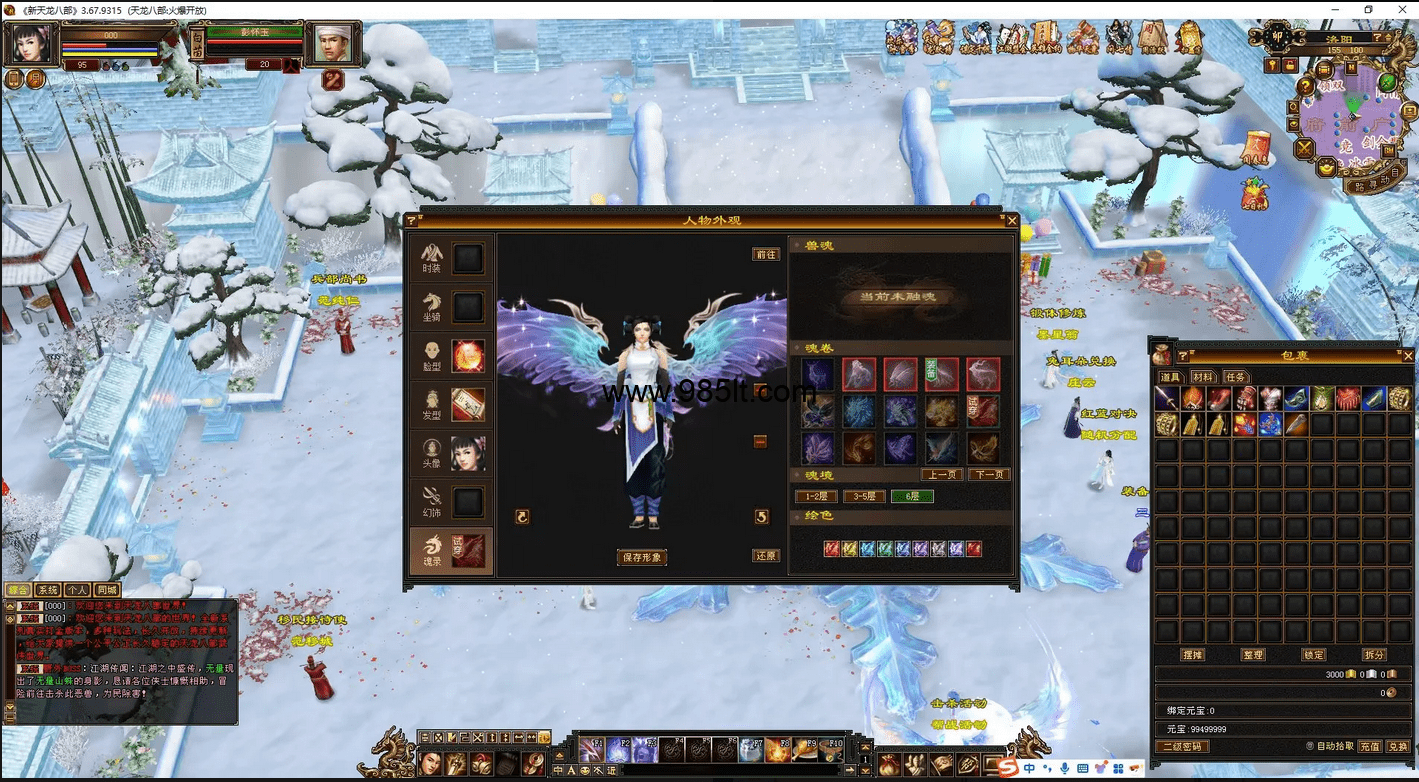Click the 整理 sort inventory button
1419x782 pixels.
(x=1253, y=655)
